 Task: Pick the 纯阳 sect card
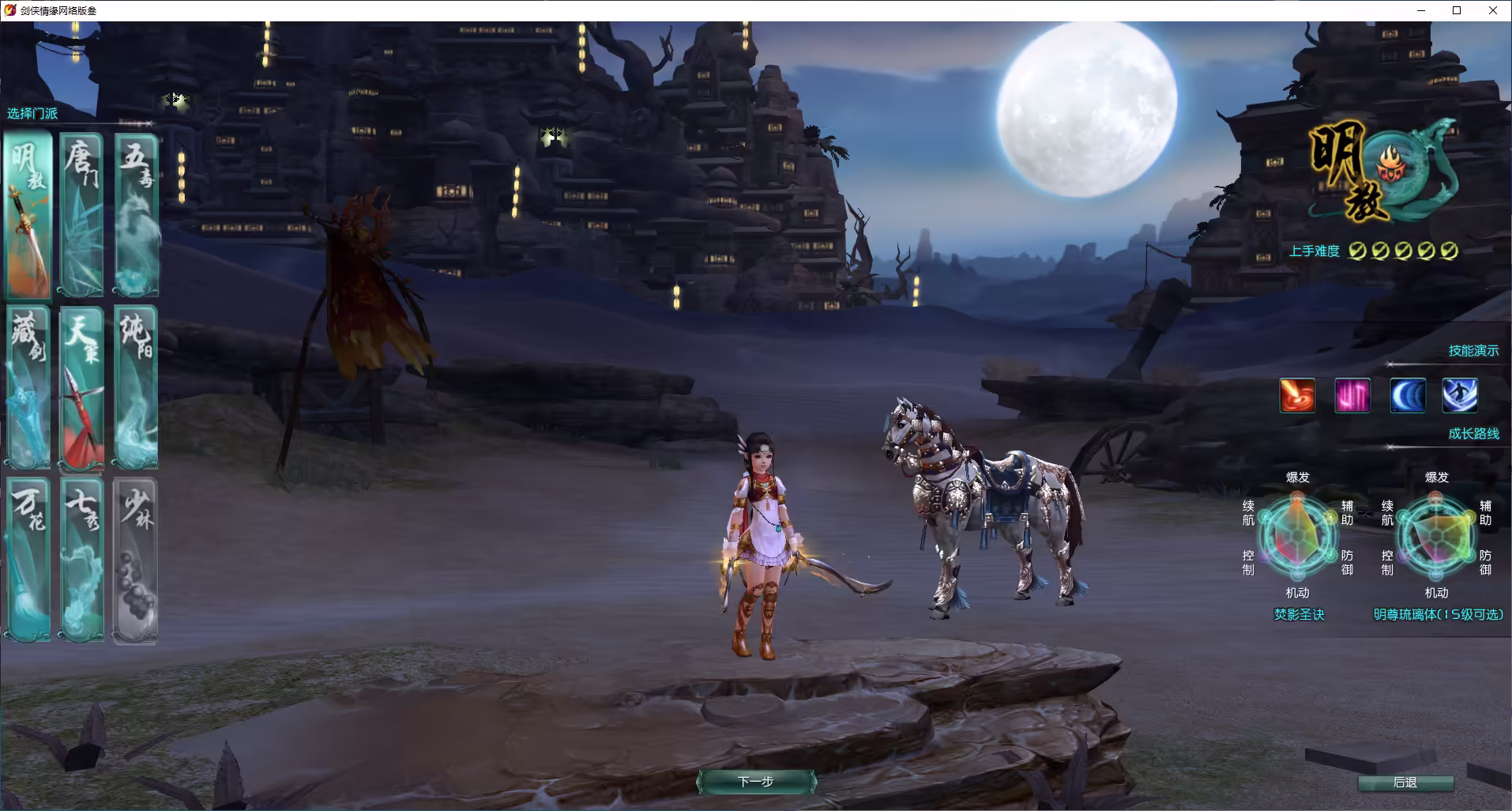[x=136, y=387]
